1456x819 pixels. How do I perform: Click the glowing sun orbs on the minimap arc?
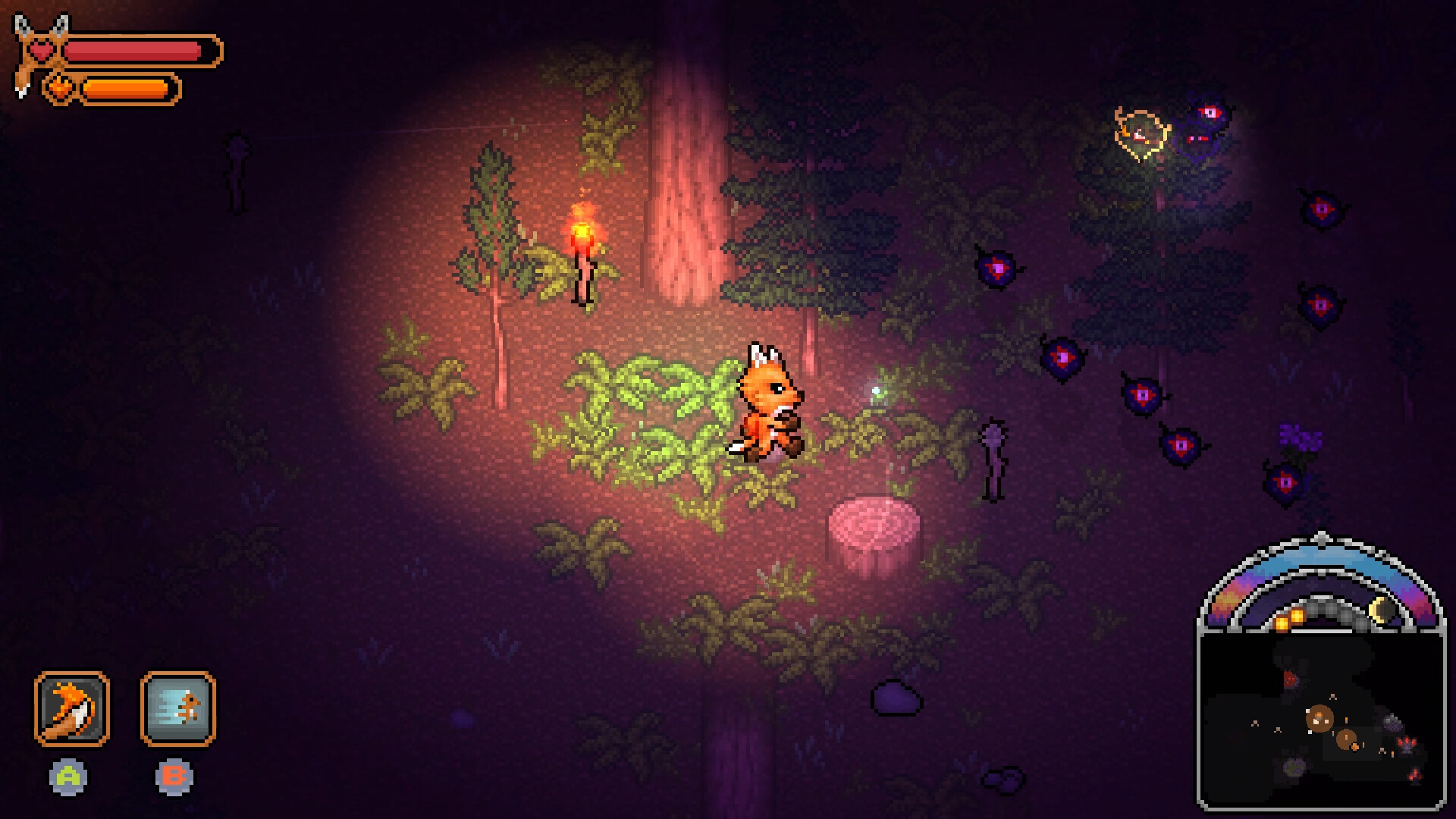[x=1289, y=617]
